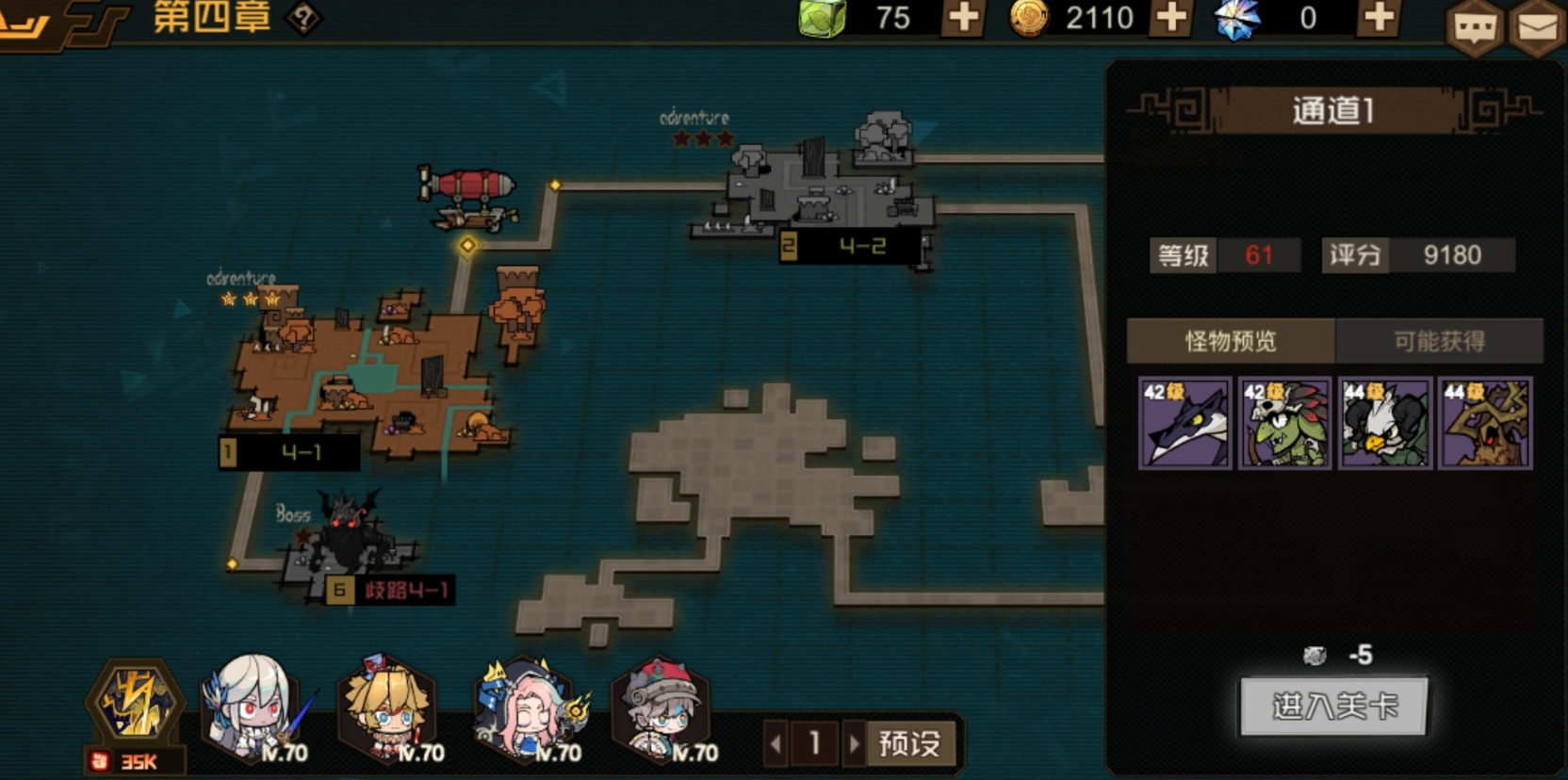Go to previous team preset arrow
This screenshot has width=1568, height=780.
(776, 744)
